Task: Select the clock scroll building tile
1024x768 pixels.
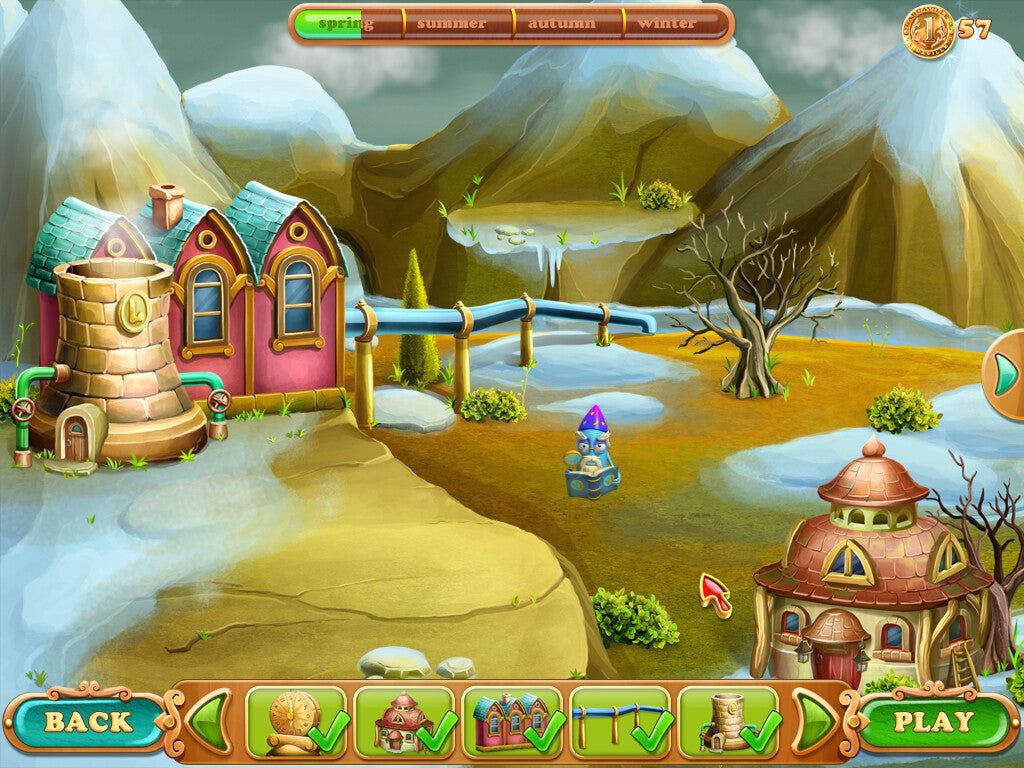Action: click(x=296, y=721)
